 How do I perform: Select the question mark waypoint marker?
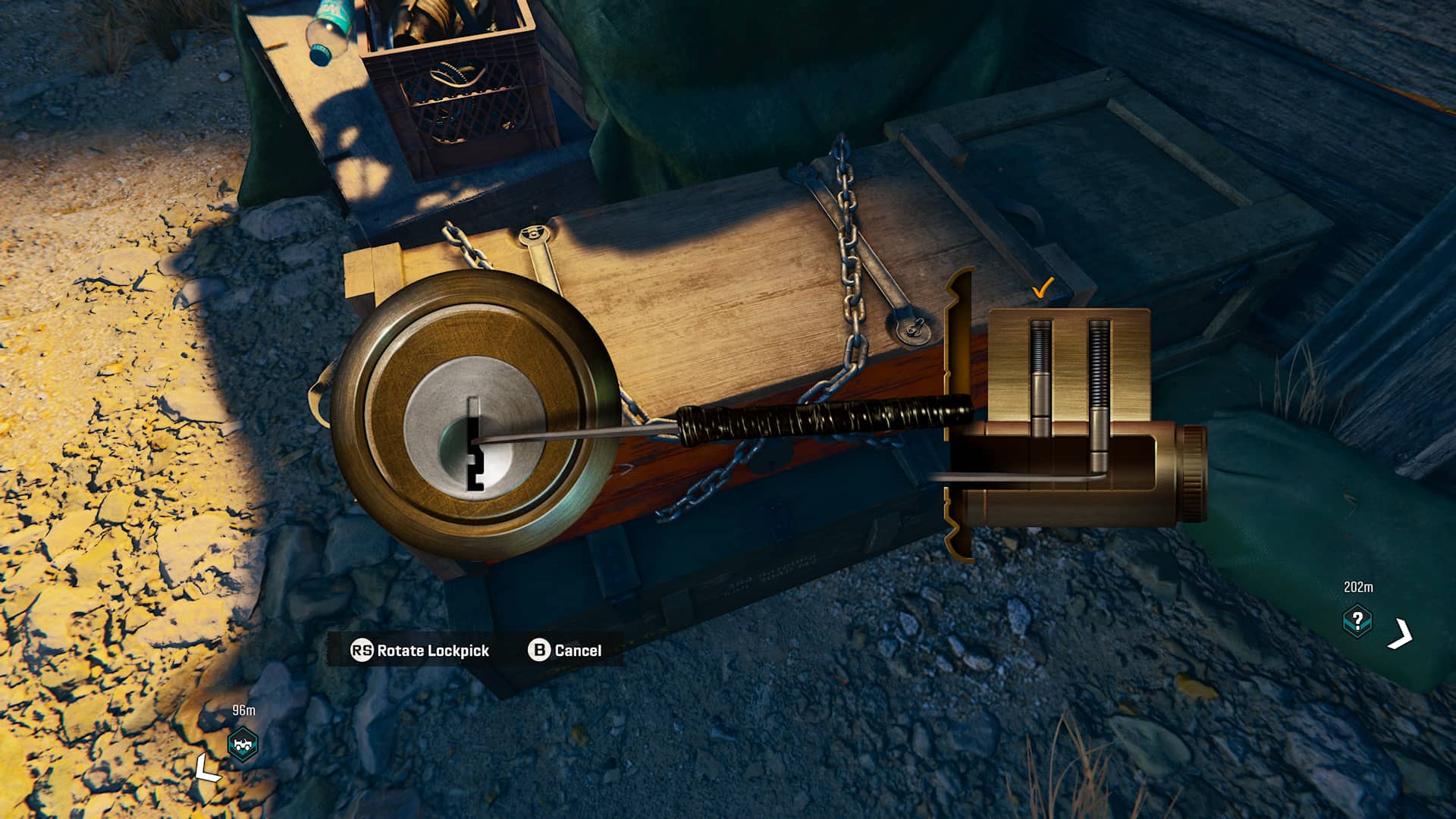point(1357,621)
